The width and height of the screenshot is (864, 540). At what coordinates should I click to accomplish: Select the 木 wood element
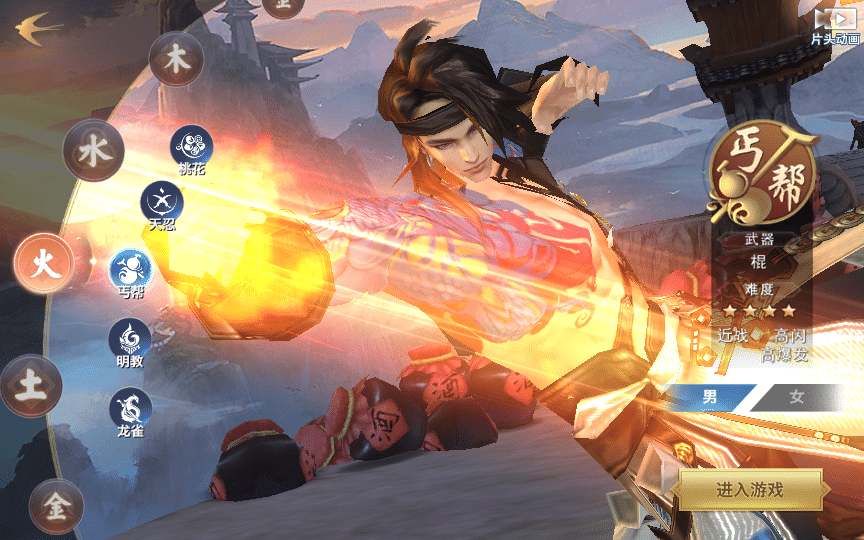pyautogui.click(x=177, y=59)
